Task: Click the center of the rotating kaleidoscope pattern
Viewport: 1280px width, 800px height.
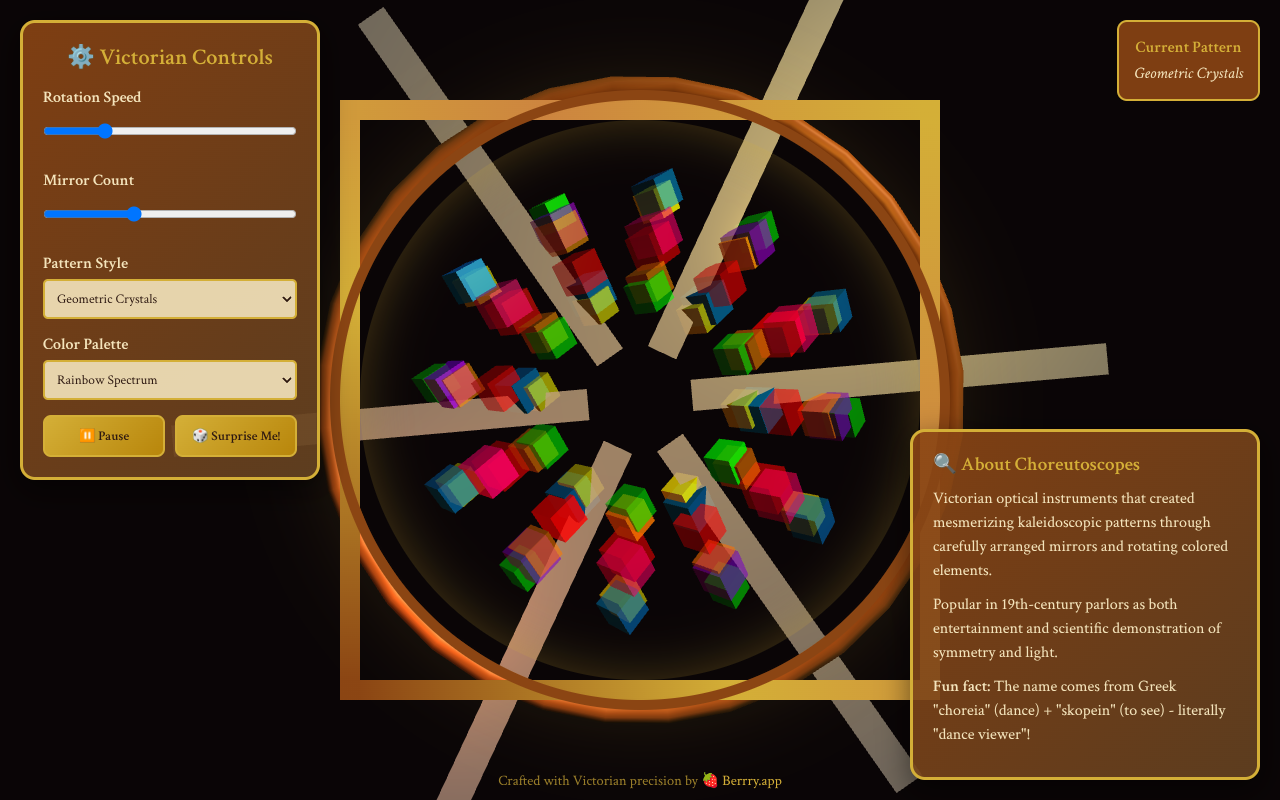Action: [640, 400]
